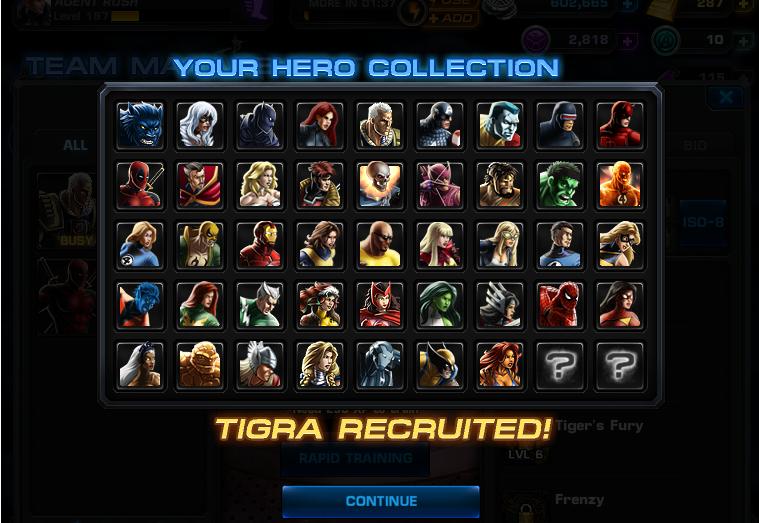Select the fiery Human Torch portrait
The width and height of the screenshot is (759, 523).
tap(620, 186)
